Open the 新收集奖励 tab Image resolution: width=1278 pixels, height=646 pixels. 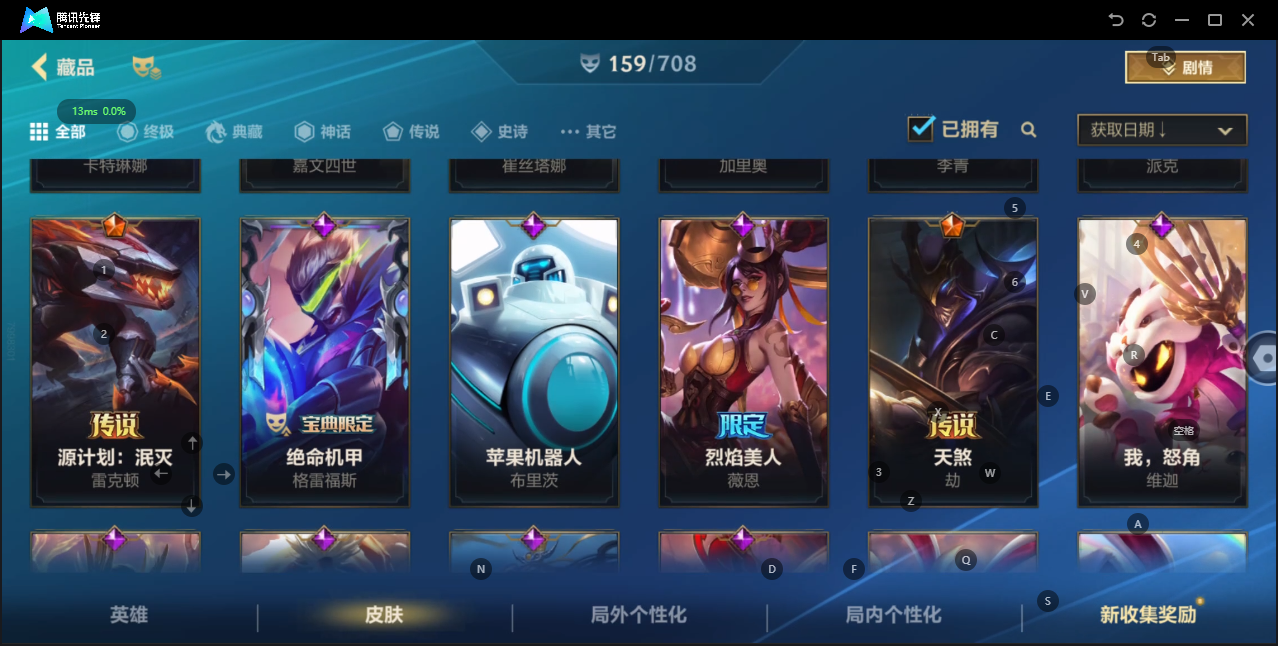point(1148,615)
